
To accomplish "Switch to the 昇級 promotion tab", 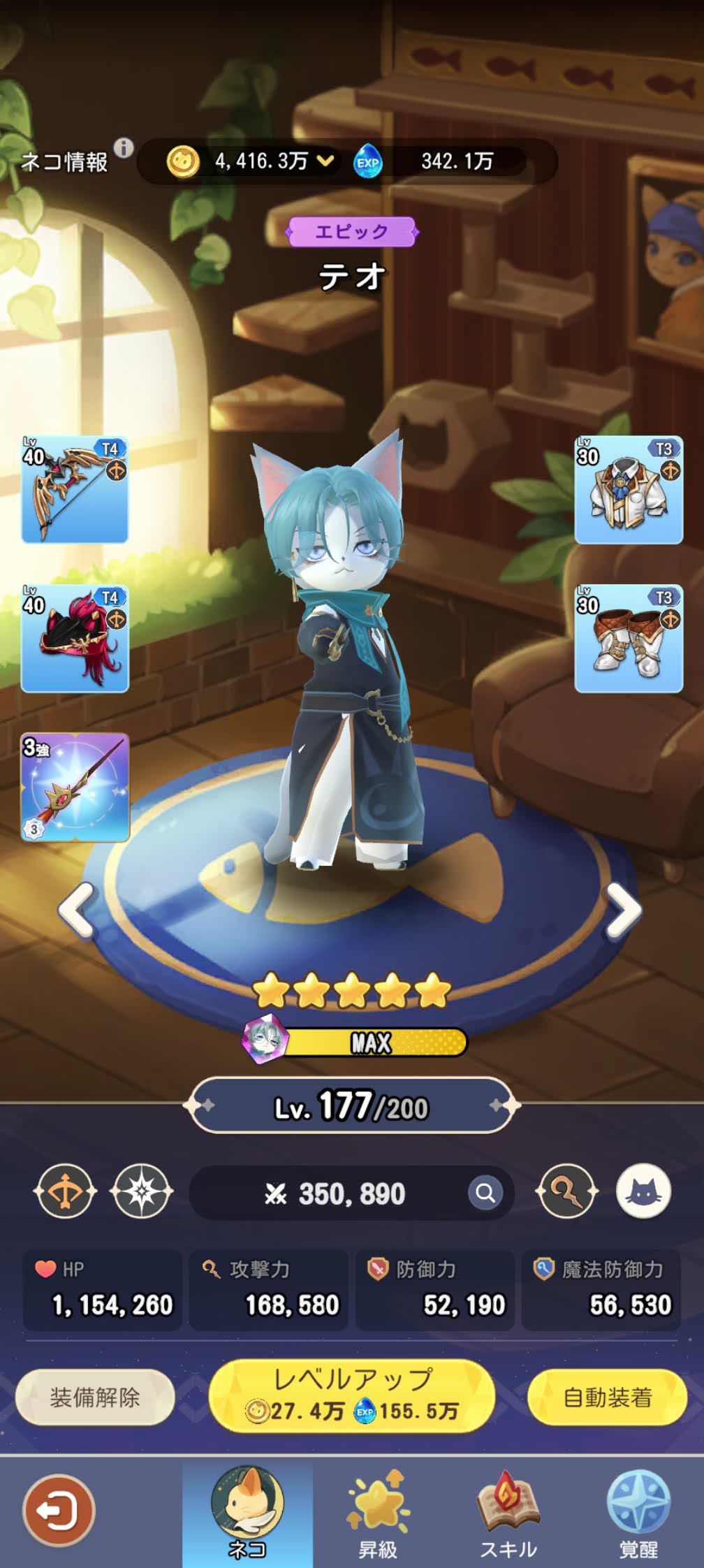I will (378, 1514).
